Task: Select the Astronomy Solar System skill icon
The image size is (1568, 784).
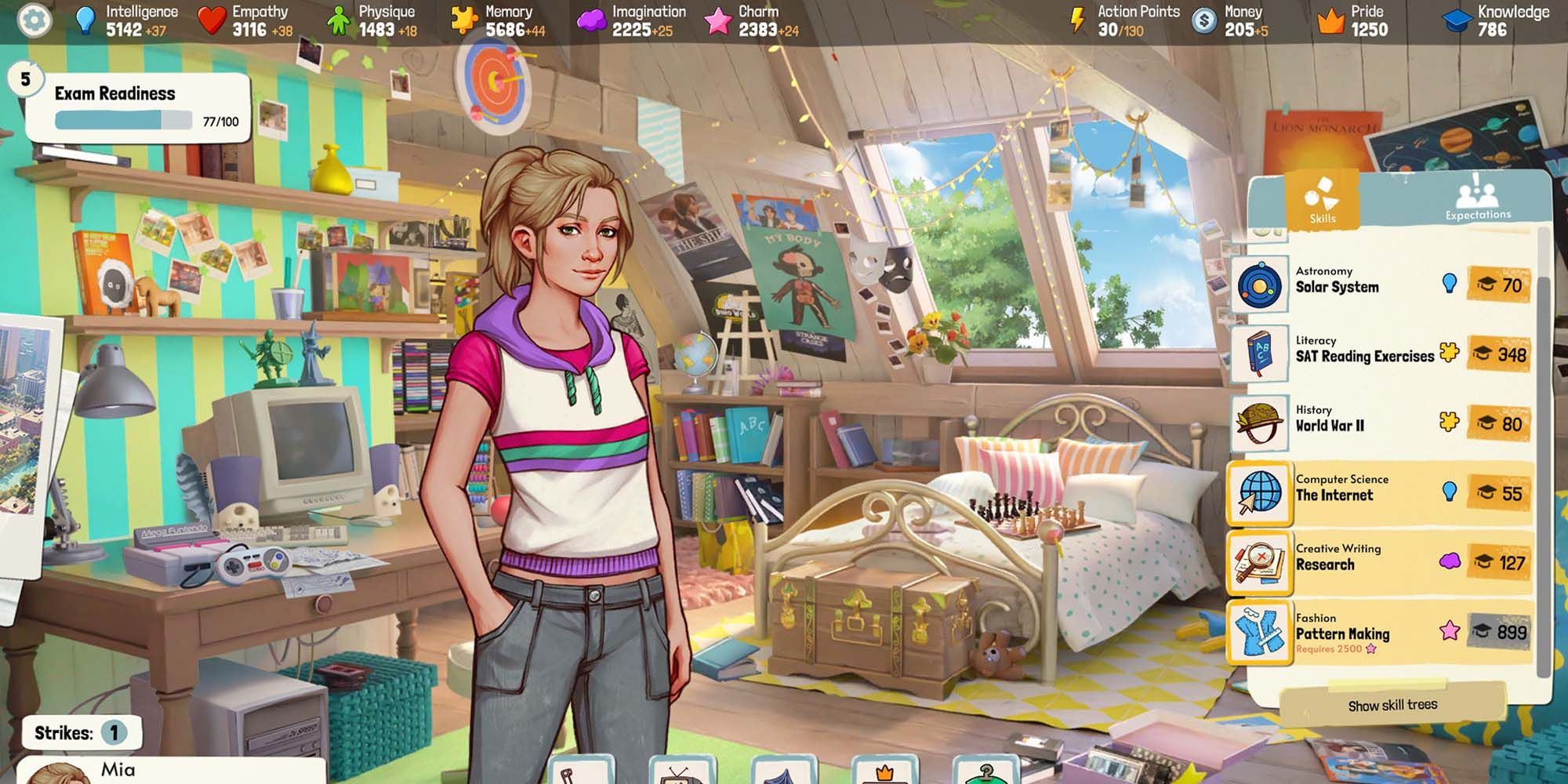Action: [x=1261, y=284]
